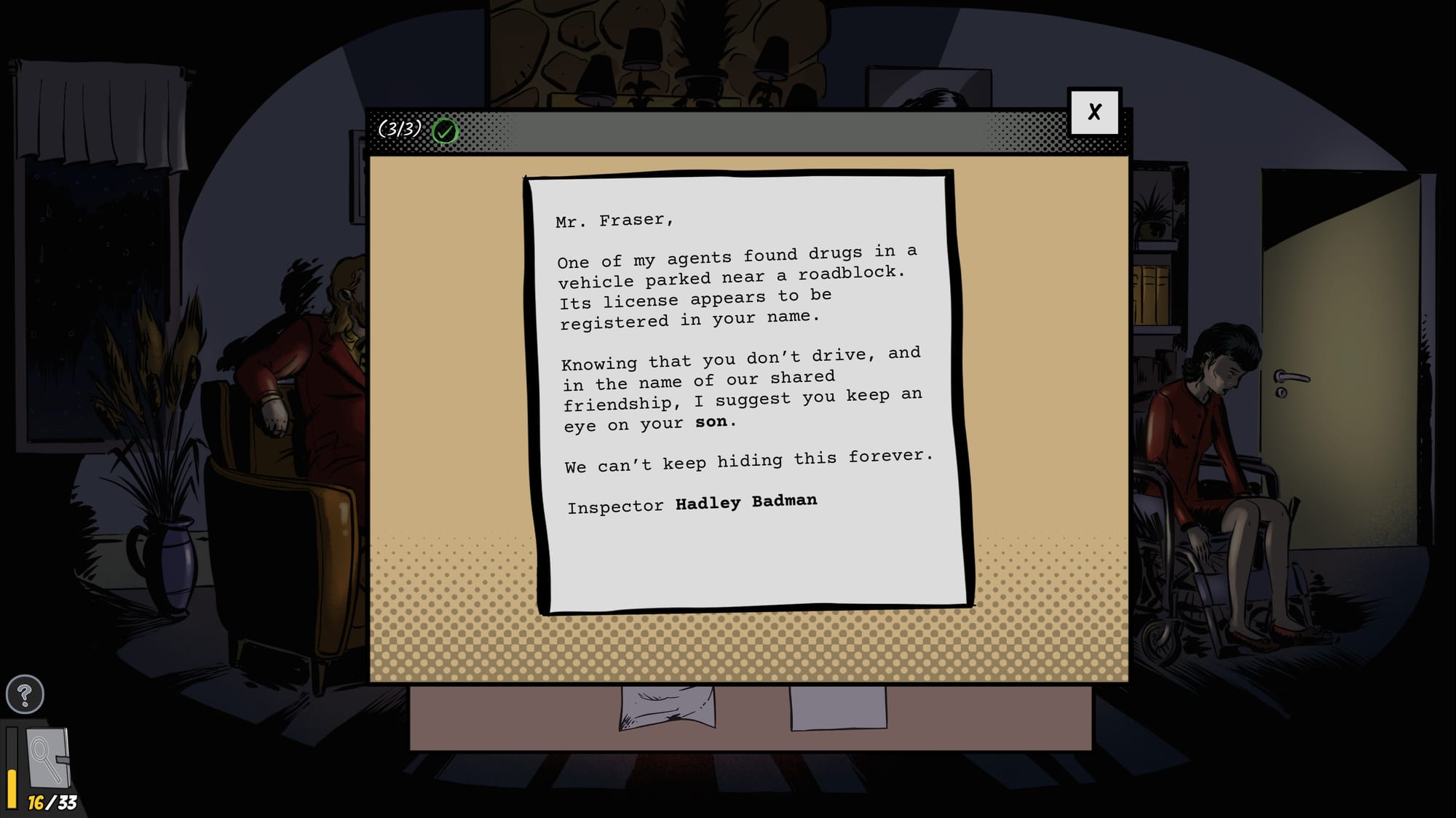This screenshot has width=1456, height=818.
Task: Open the question mark help button
Action: 25,694
